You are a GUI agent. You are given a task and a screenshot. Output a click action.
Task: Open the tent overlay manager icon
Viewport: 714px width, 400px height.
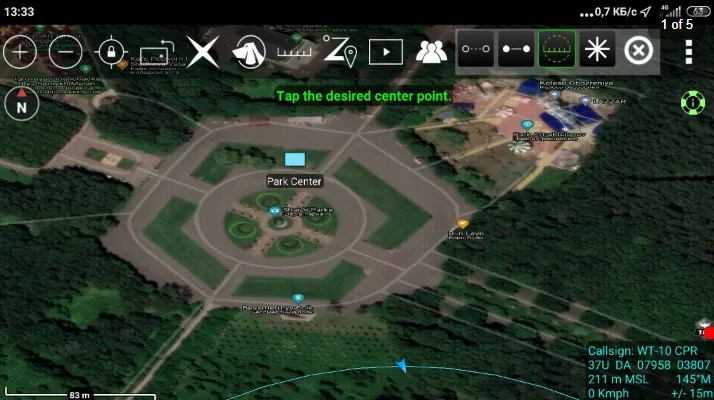tap(249, 51)
